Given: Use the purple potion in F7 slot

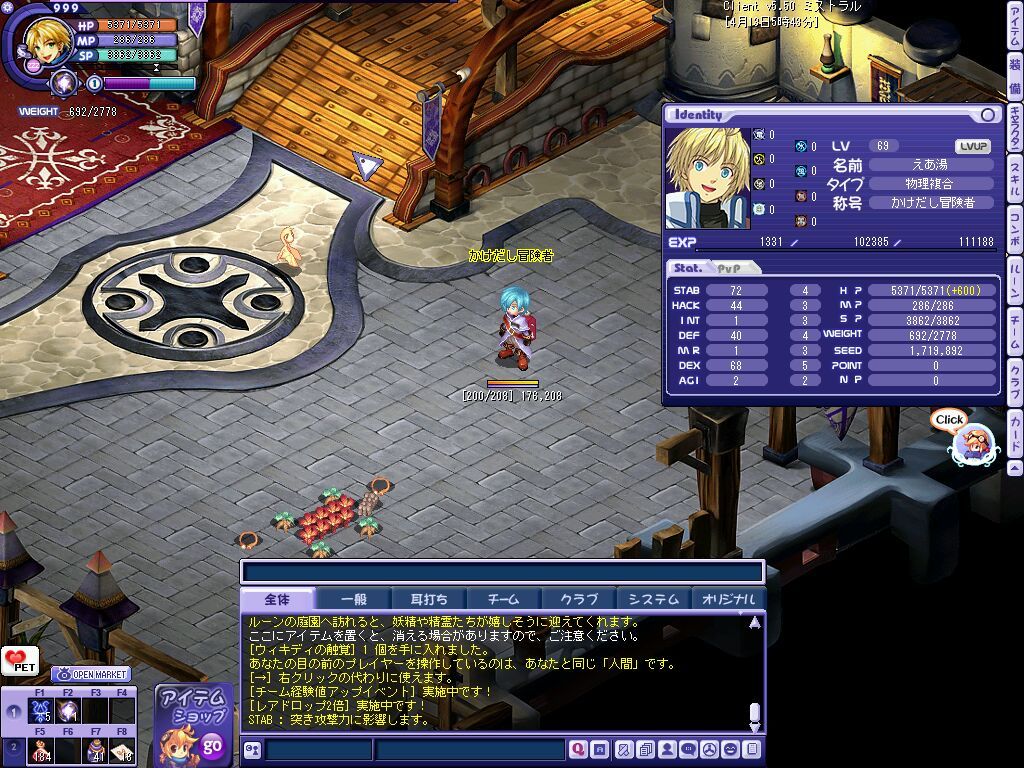Looking at the screenshot, I should (96, 750).
